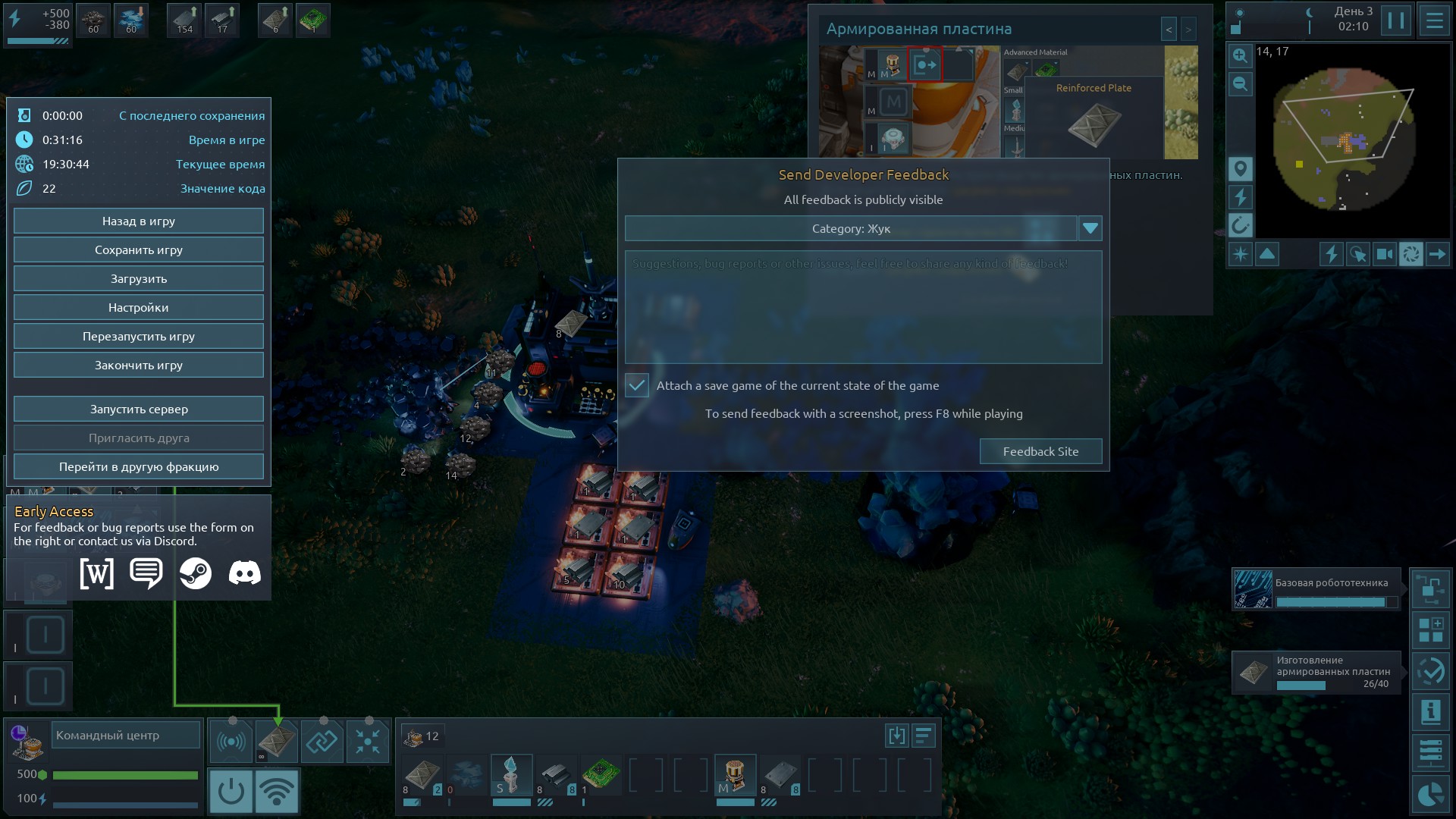Toggle the attach save game checkbox
The image size is (1456, 819).
637,386
